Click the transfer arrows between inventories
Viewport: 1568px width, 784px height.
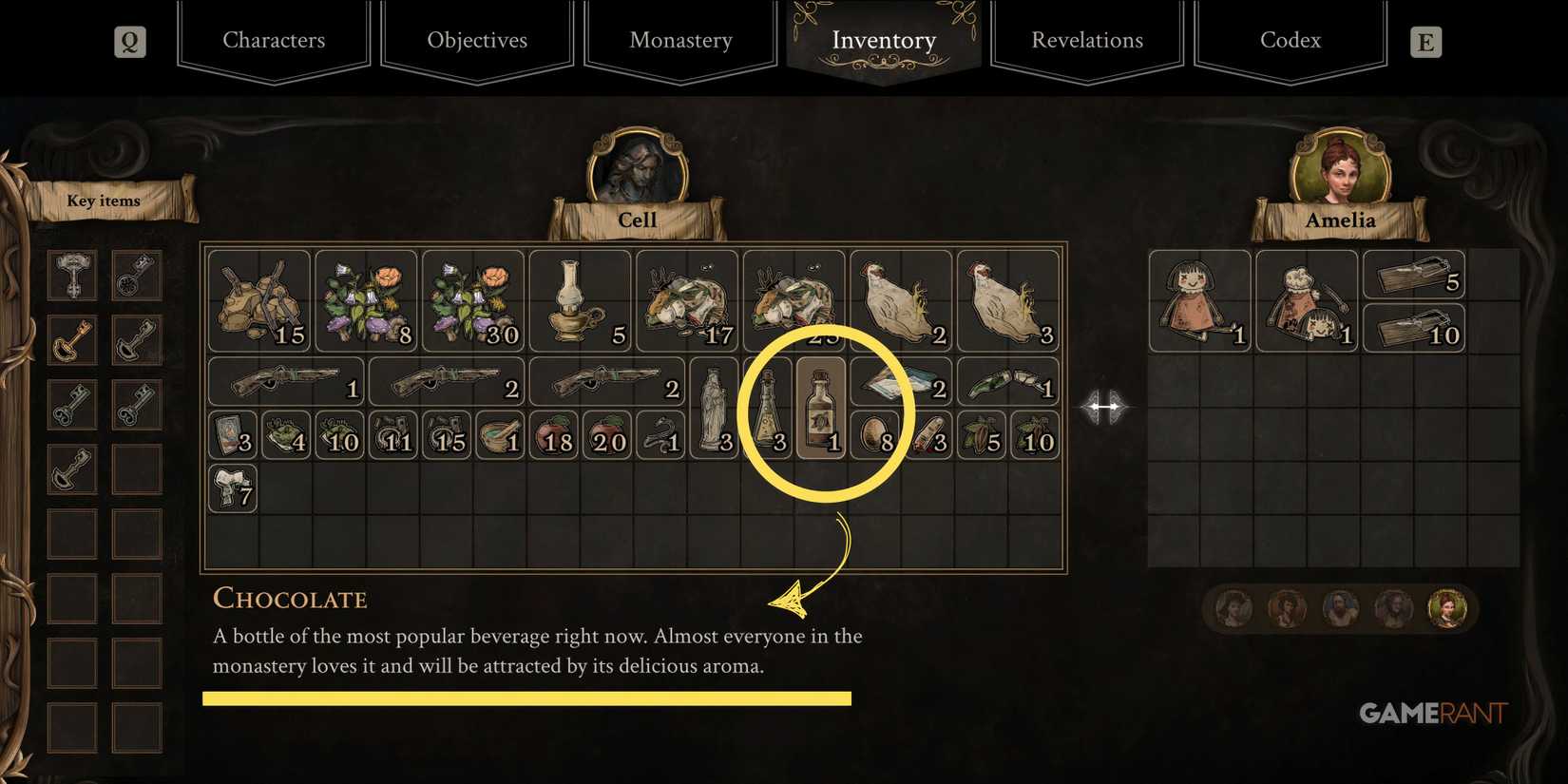1105,407
